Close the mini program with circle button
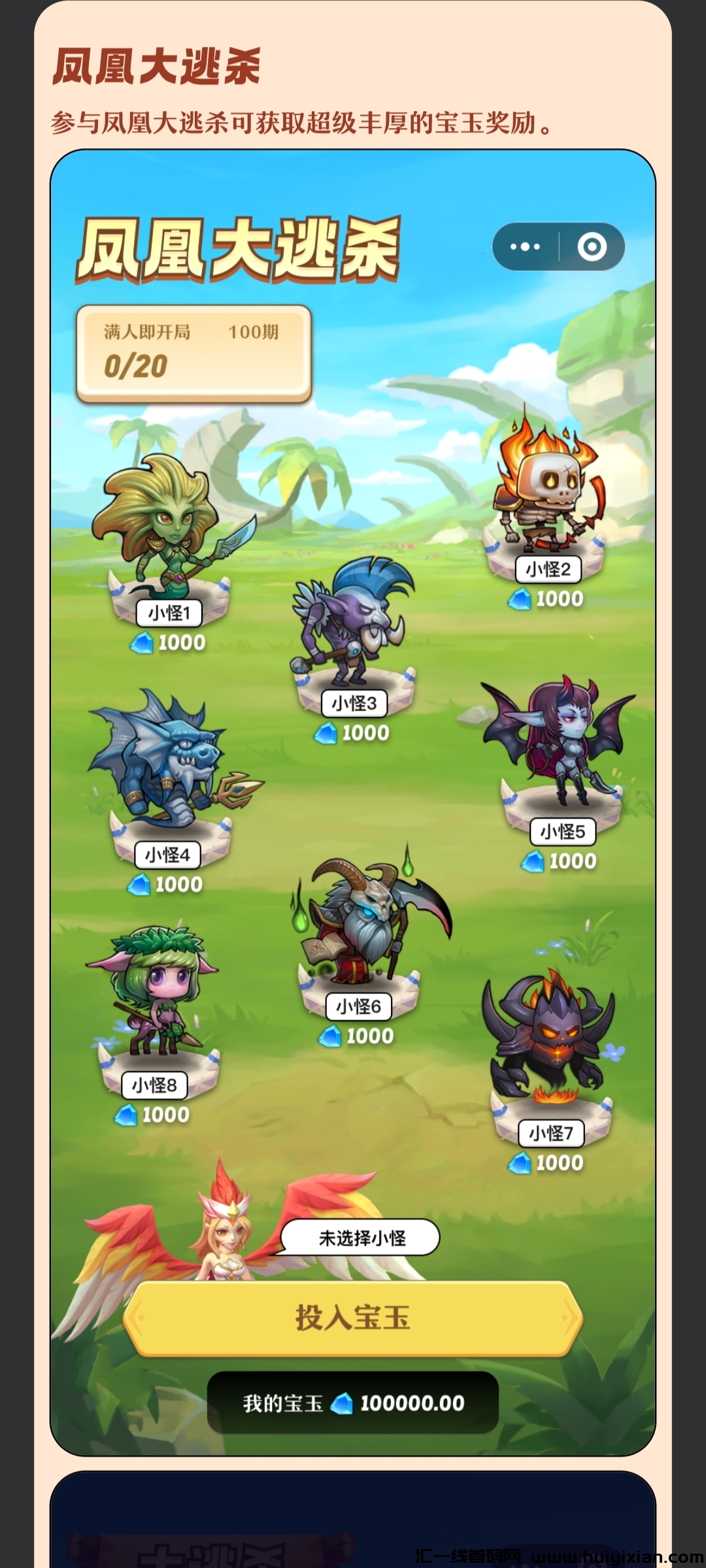Screen dimensions: 706x1568 click(x=592, y=247)
